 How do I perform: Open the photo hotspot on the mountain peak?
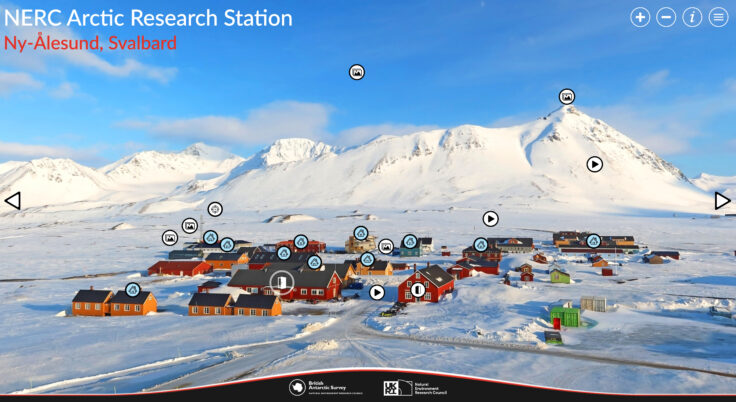pyautogui.click(x=567, y=97)
